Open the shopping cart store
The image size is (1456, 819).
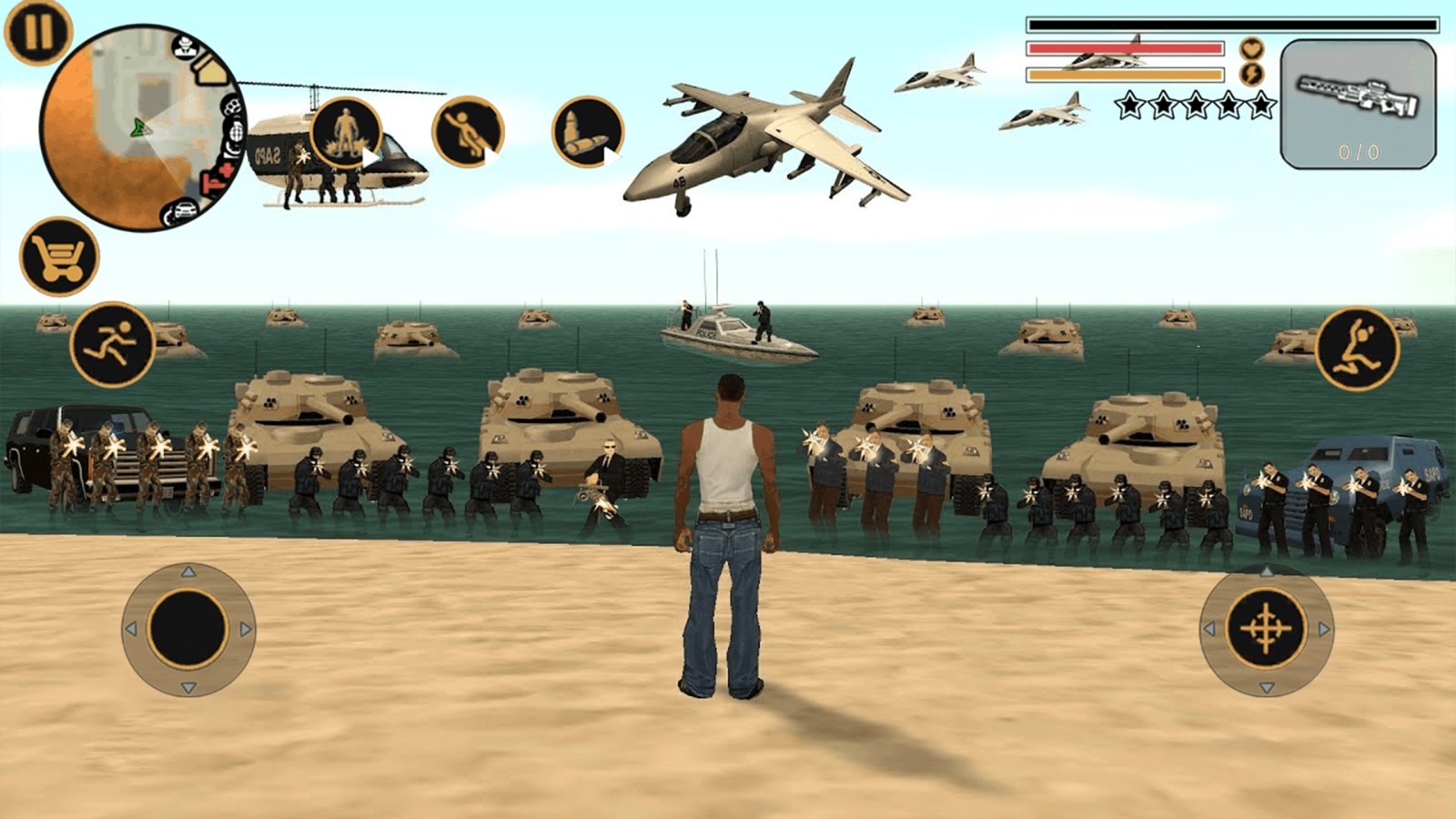(x=59, y=257)
